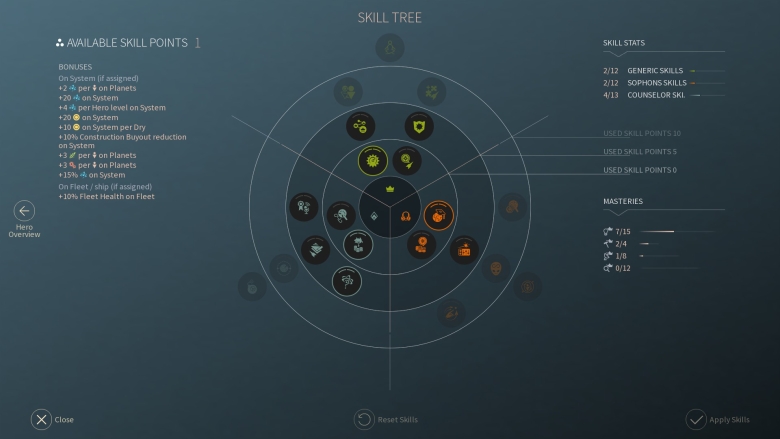Screen dimensions: 780x439
Task: Select the orange building skill node
Action: coord(464,250)
